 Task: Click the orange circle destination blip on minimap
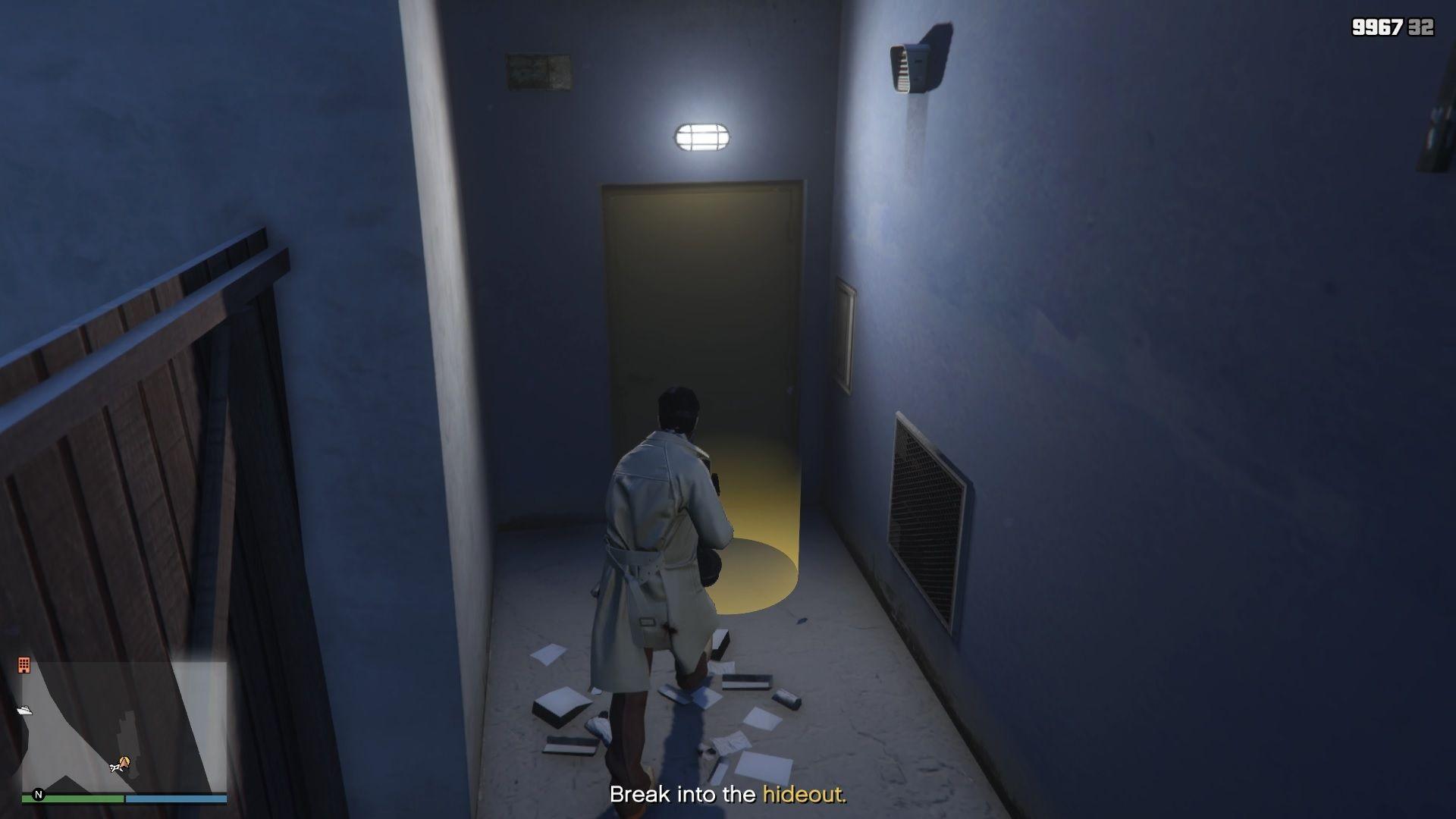pos(127,759)
